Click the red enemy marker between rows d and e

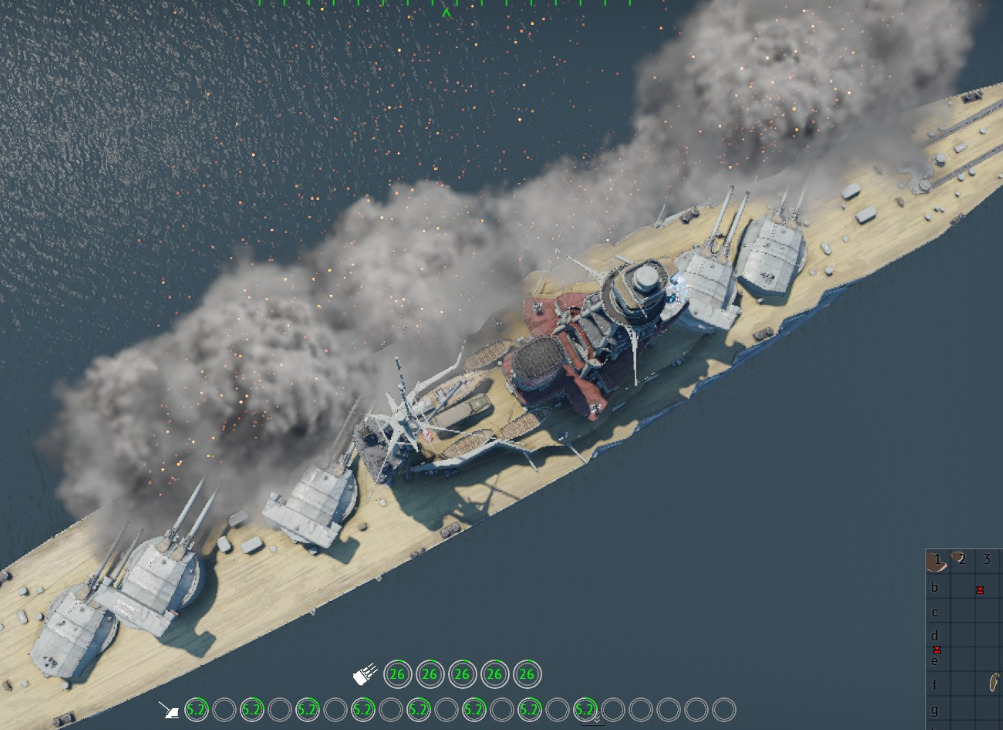tap(937, 650)
